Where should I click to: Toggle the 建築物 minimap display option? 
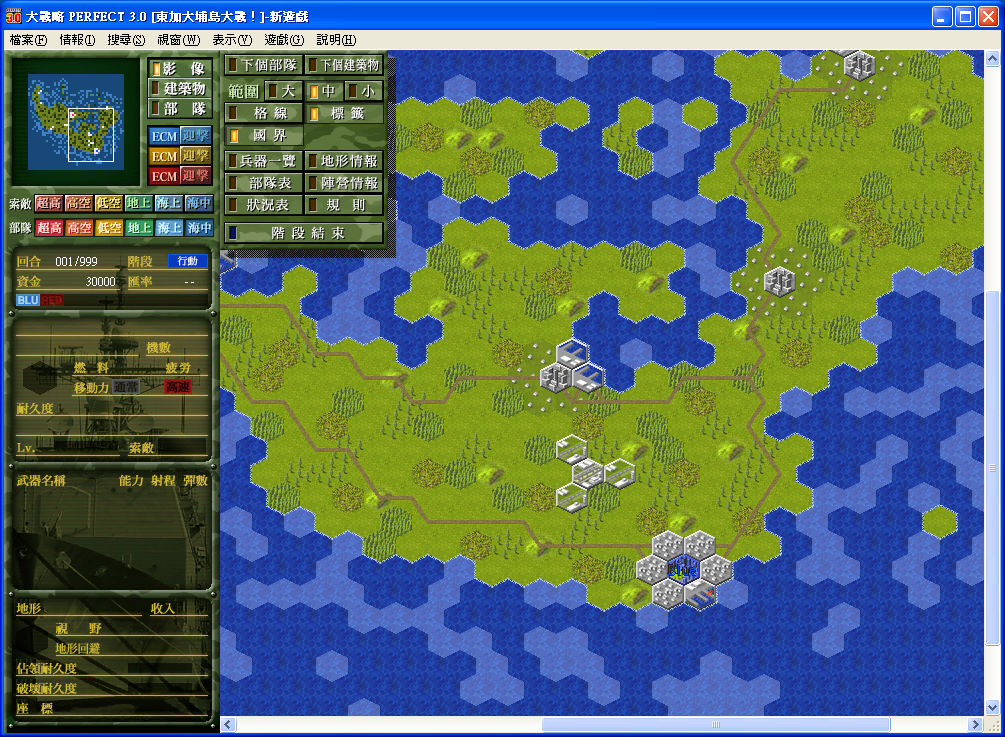click(x=179, y=89)
